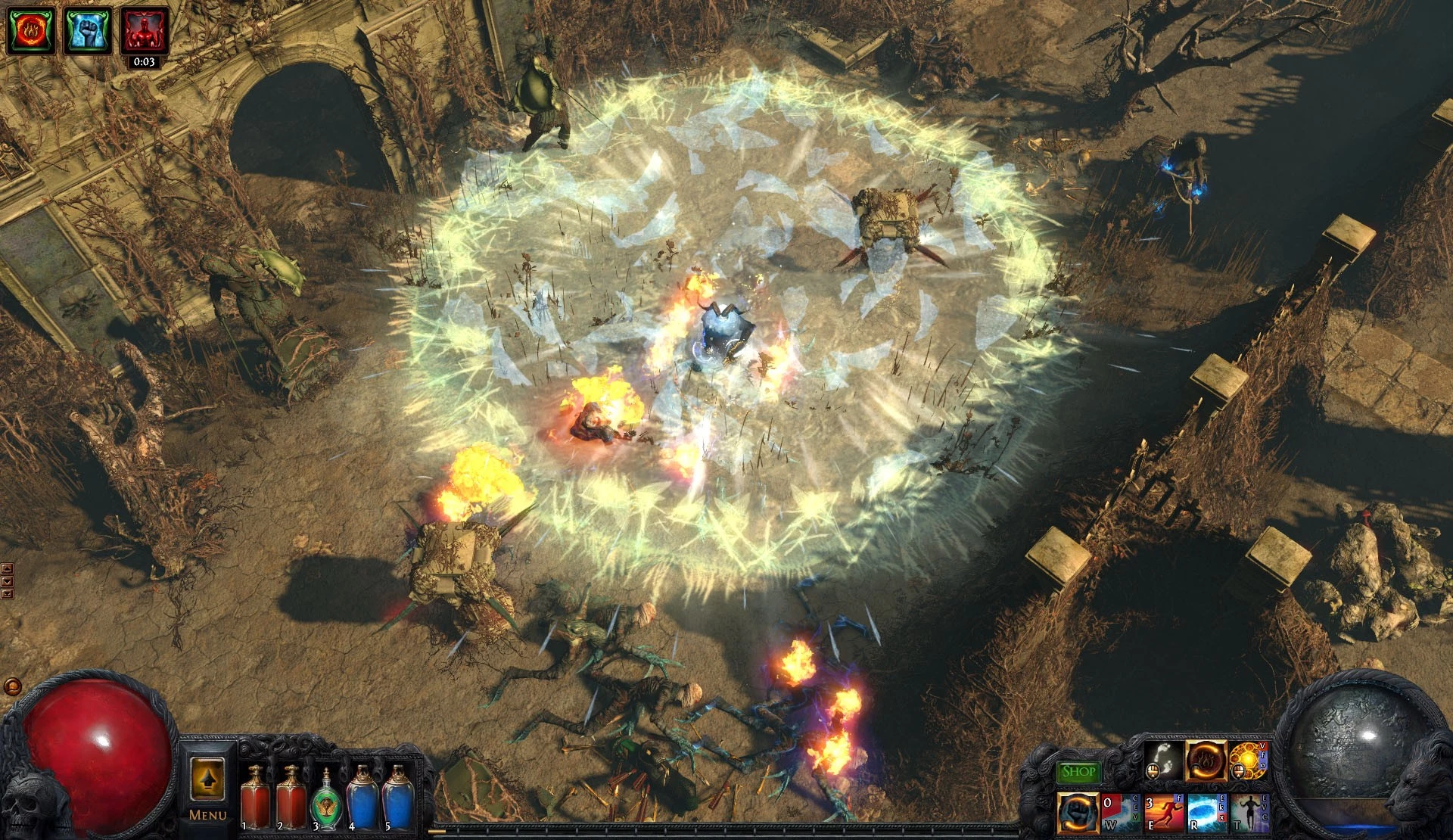Viewport: 1453px width, 840px height.
Task: Select the white footprints move skill
Action: pos(1163,761)
